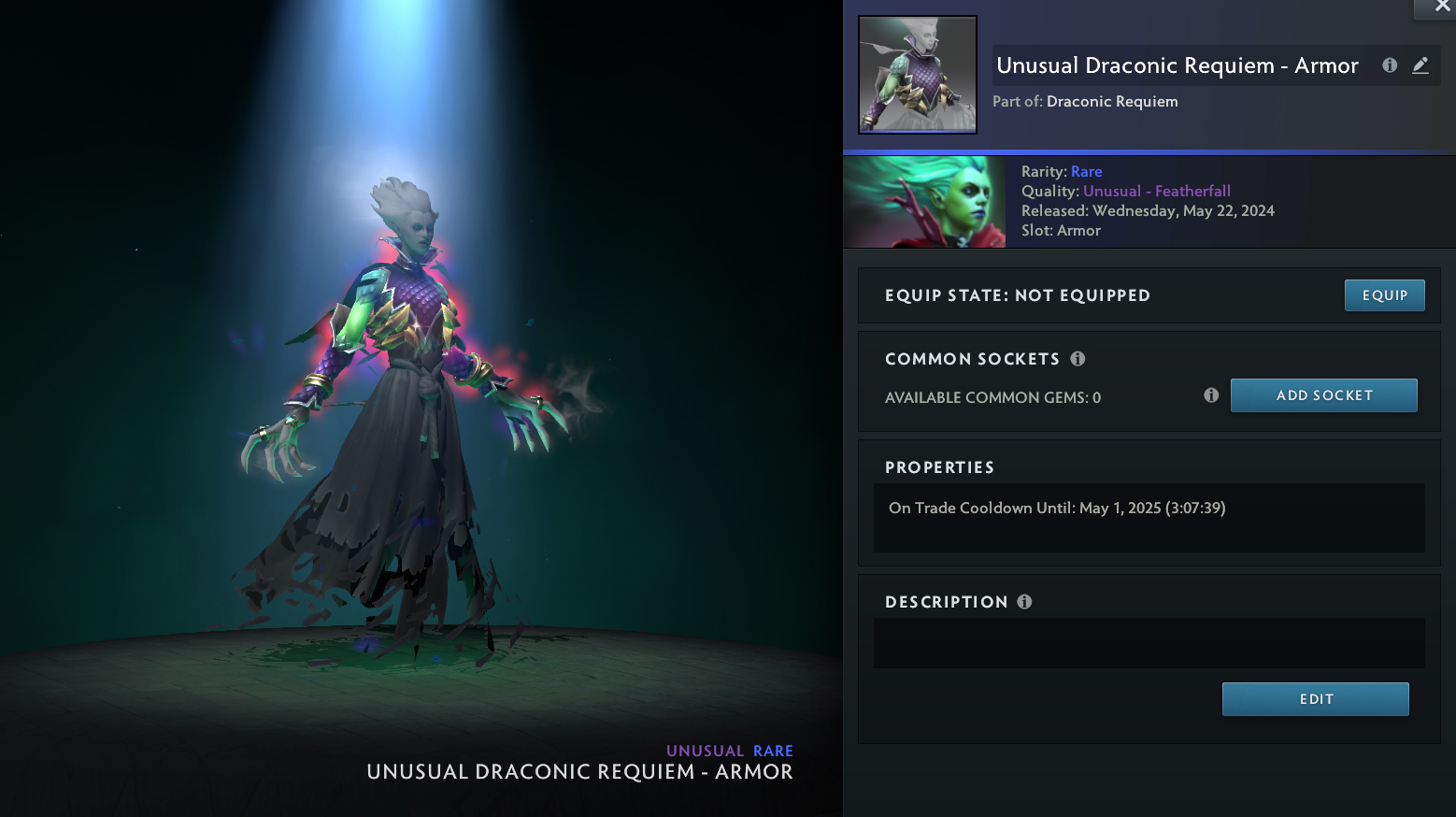
Task: Show Common Sockets info tooltip
Action: [1078, 359]
